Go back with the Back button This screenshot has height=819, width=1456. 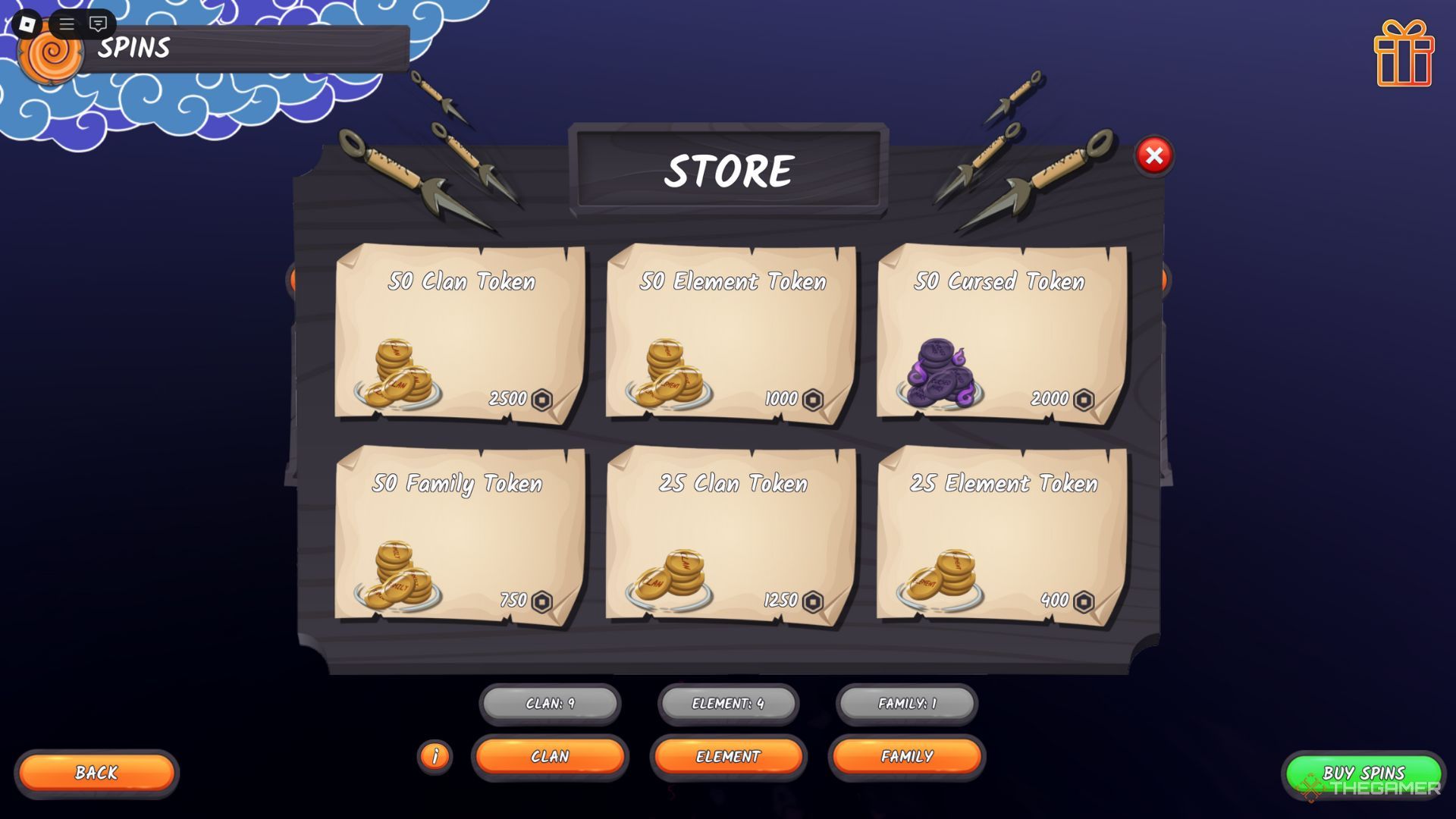96,773
